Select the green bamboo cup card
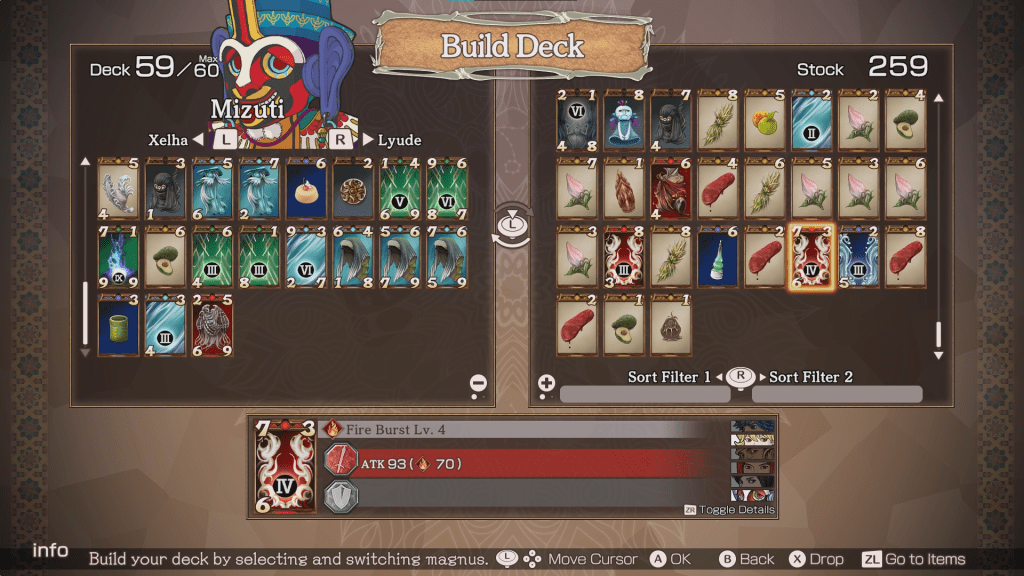1024x576 pixels. [x=117, y=324]
